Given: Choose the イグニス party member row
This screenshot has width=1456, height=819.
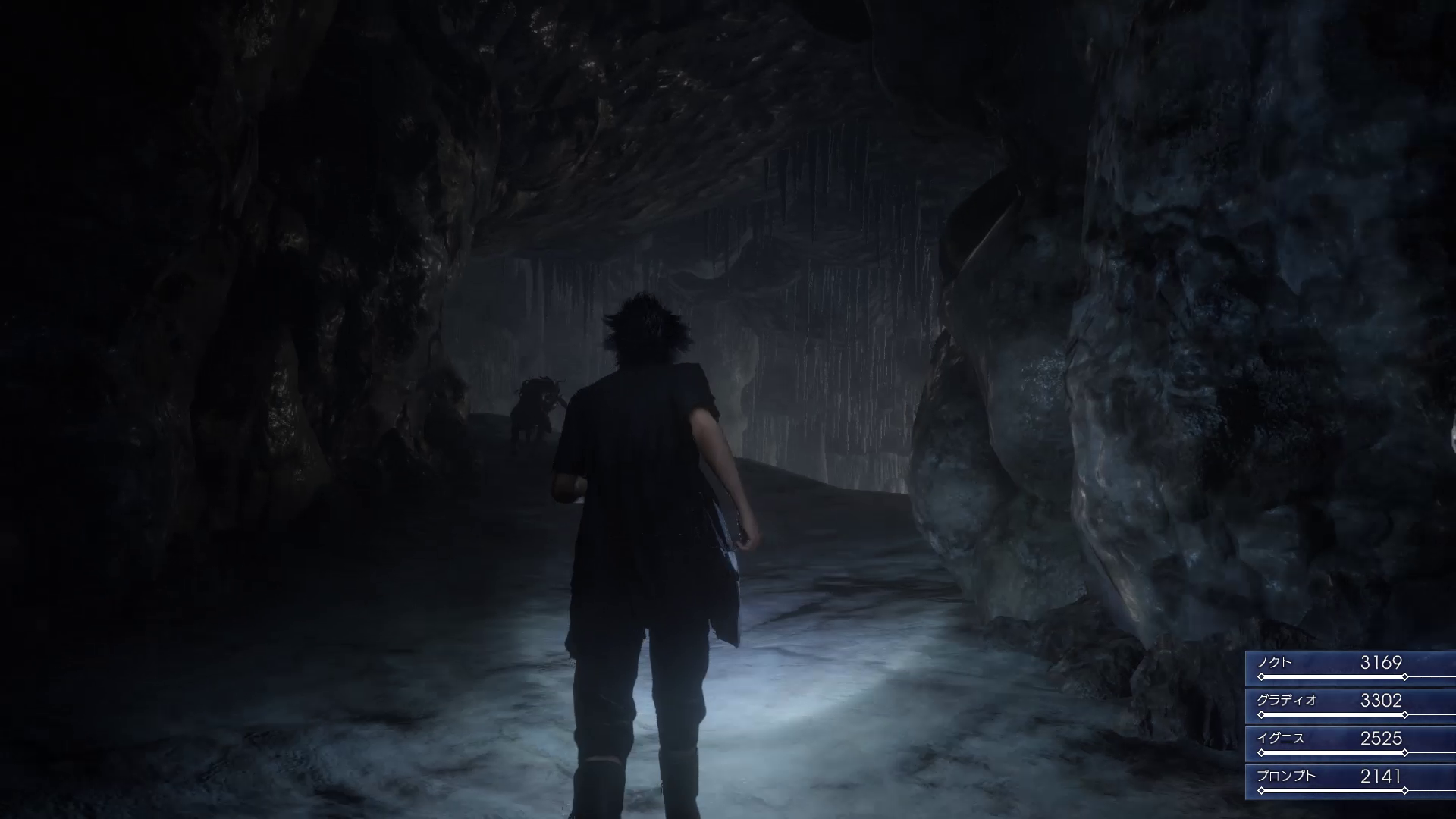Looking at the screenshot, I should pos(1350,743).
